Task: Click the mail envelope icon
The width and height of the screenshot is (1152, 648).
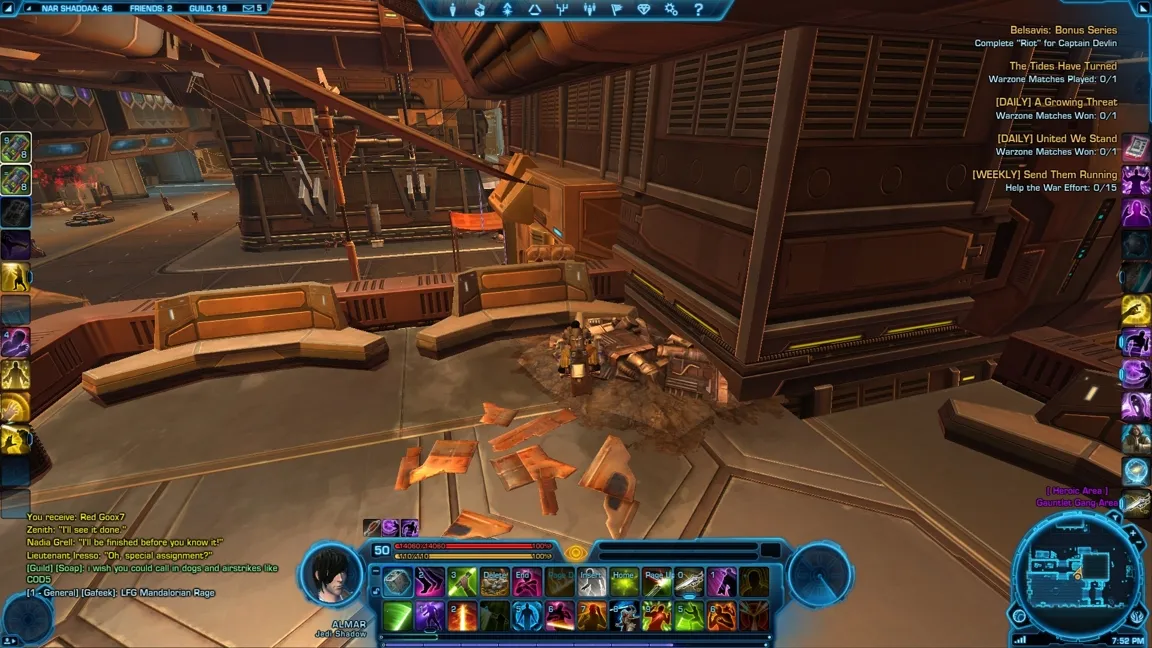Action: pos(246,8)
